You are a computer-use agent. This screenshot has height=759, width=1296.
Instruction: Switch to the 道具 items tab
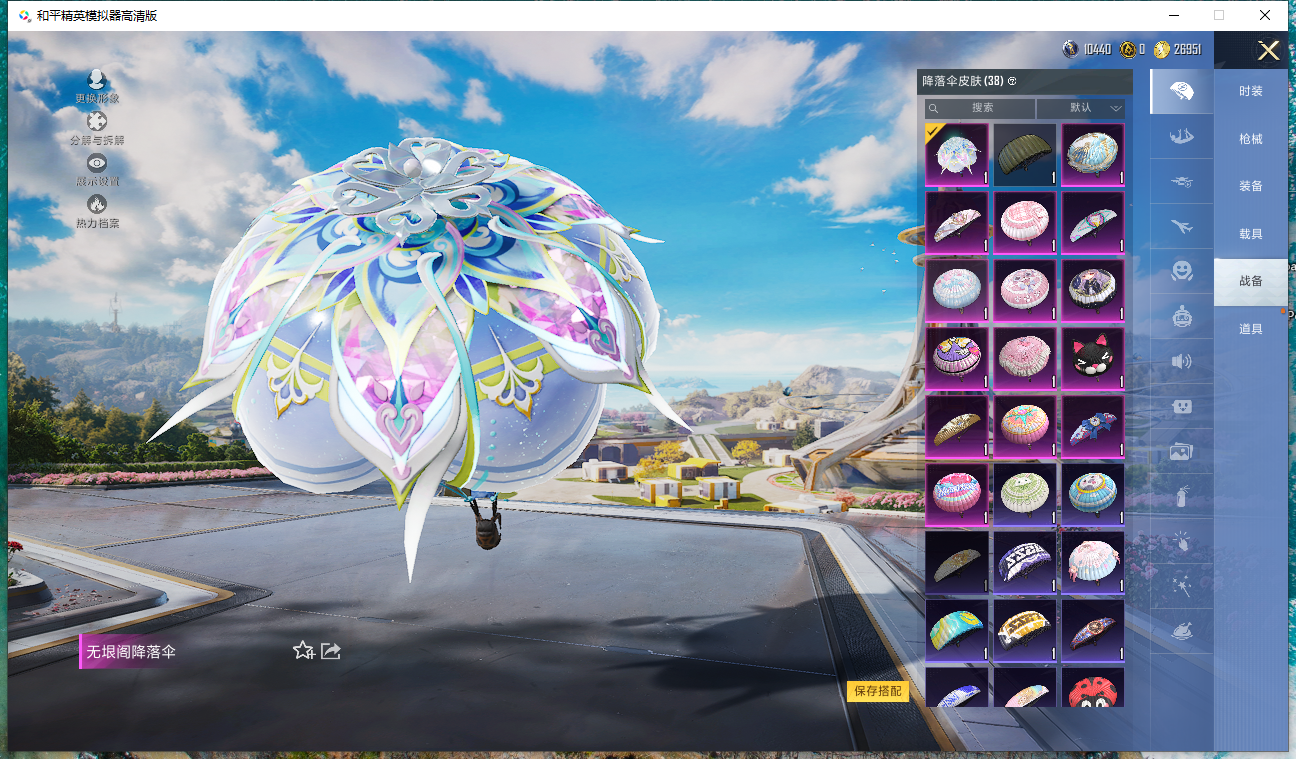(x=1250, y=329)
